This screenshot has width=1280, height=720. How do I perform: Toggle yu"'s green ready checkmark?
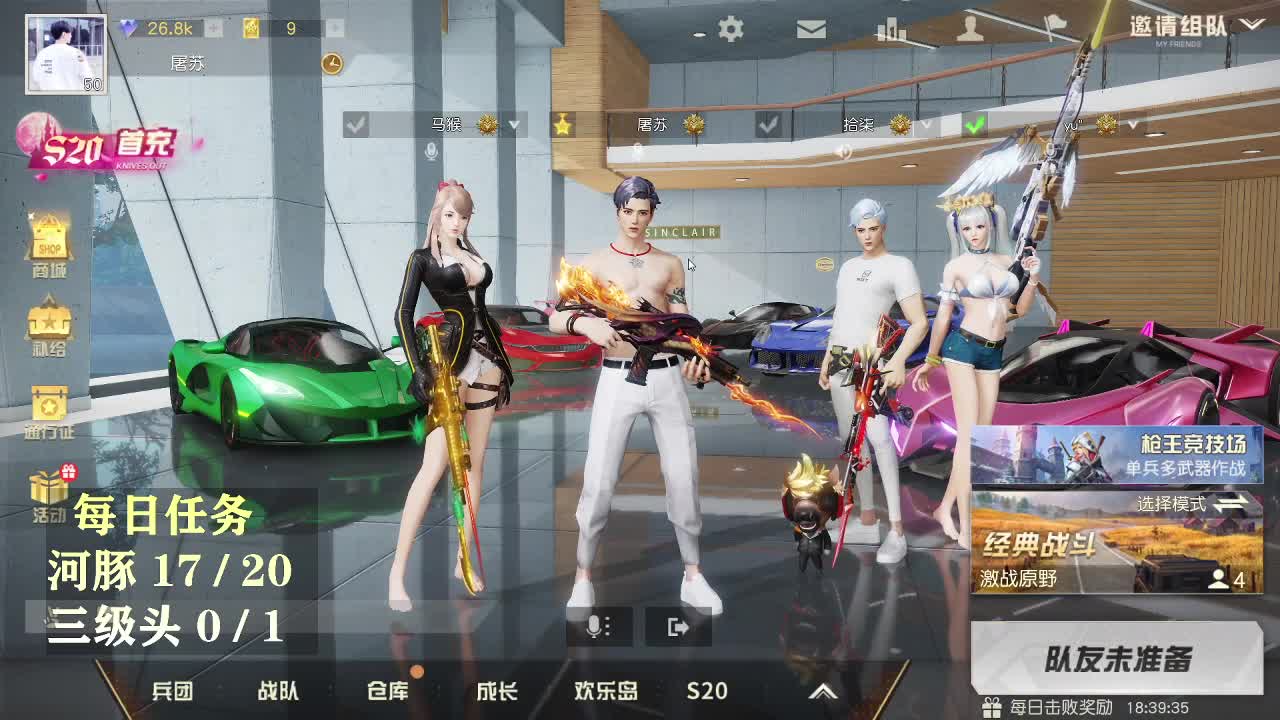973,127
